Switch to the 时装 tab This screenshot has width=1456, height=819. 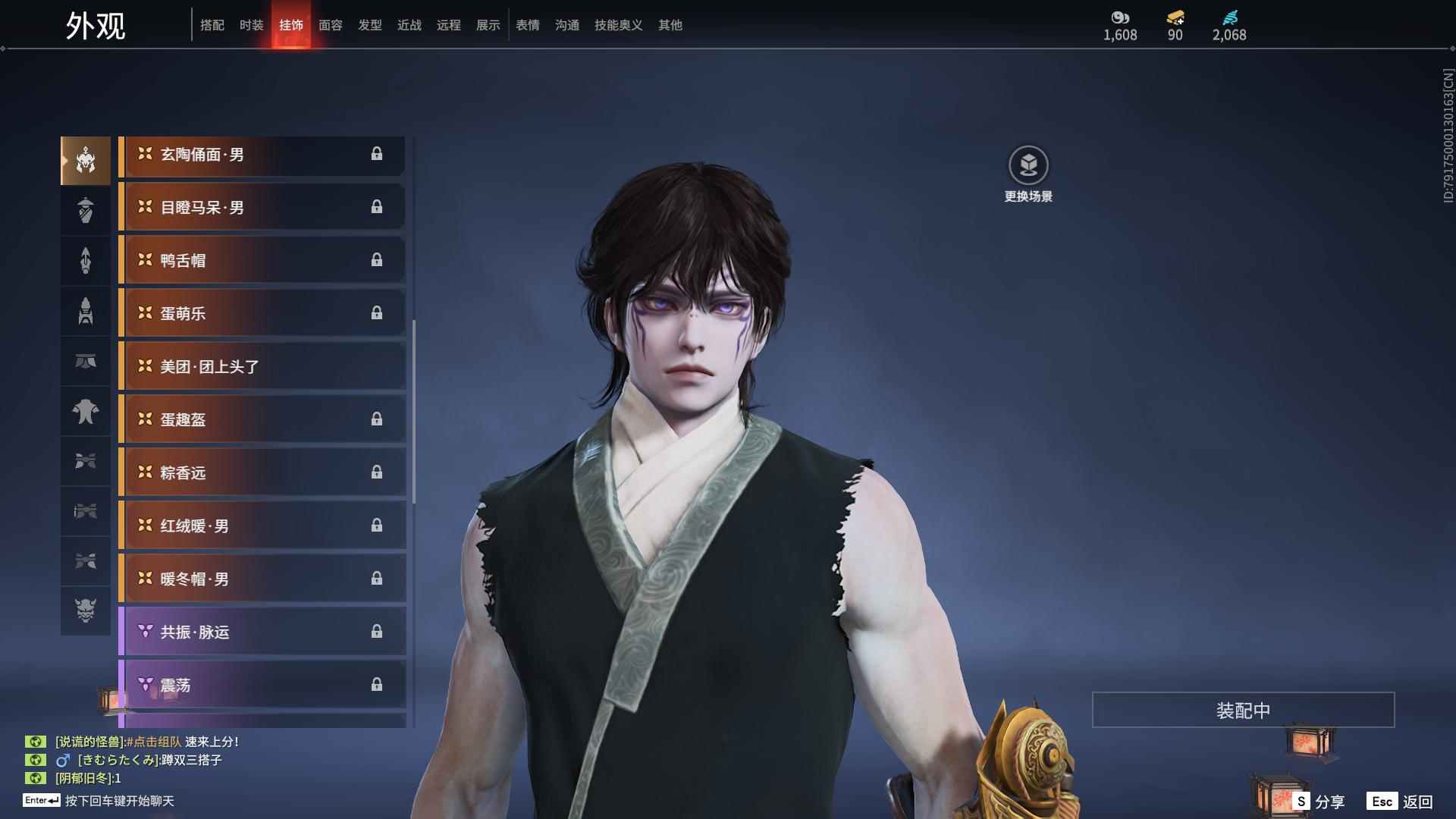(x=251, y=25)
